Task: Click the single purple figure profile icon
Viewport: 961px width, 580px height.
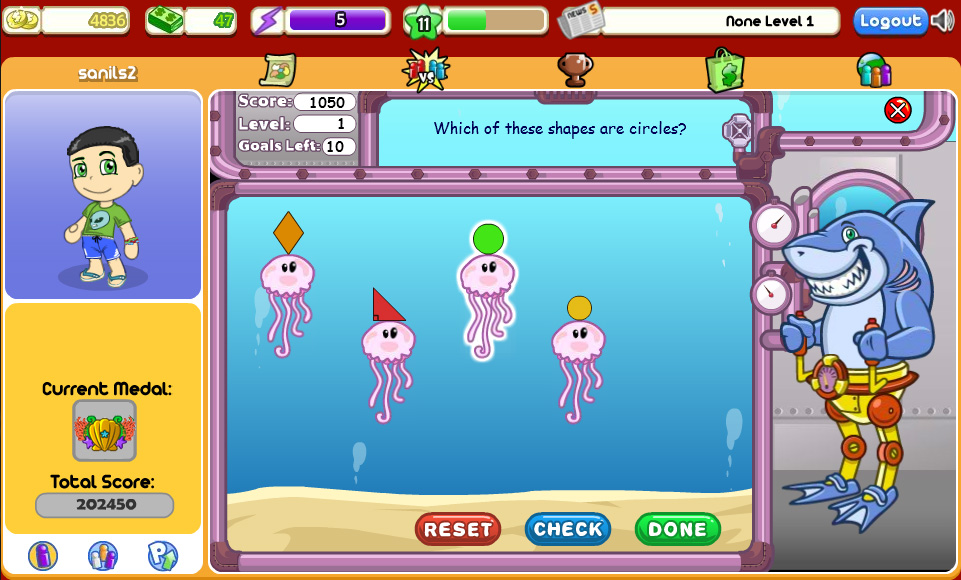Action: point(43,555)
